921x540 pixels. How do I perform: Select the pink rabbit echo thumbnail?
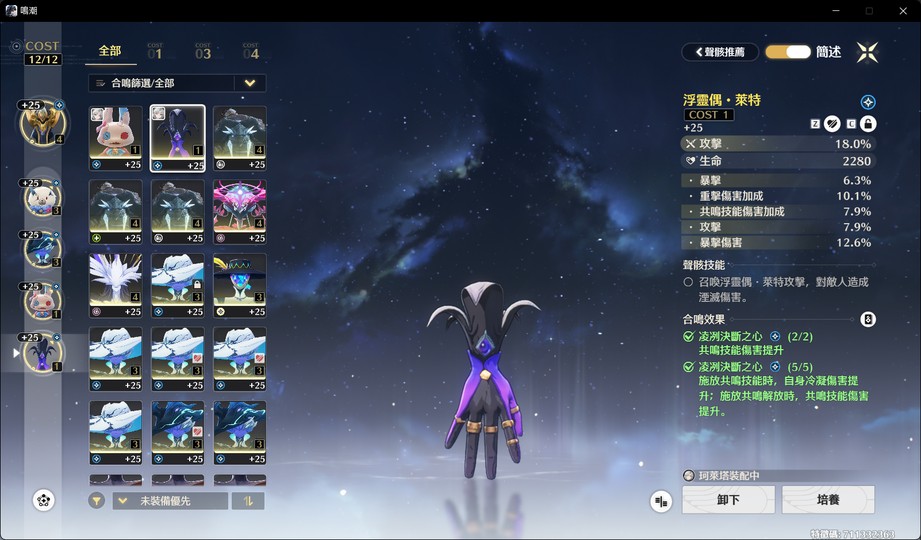pos(116,138)
